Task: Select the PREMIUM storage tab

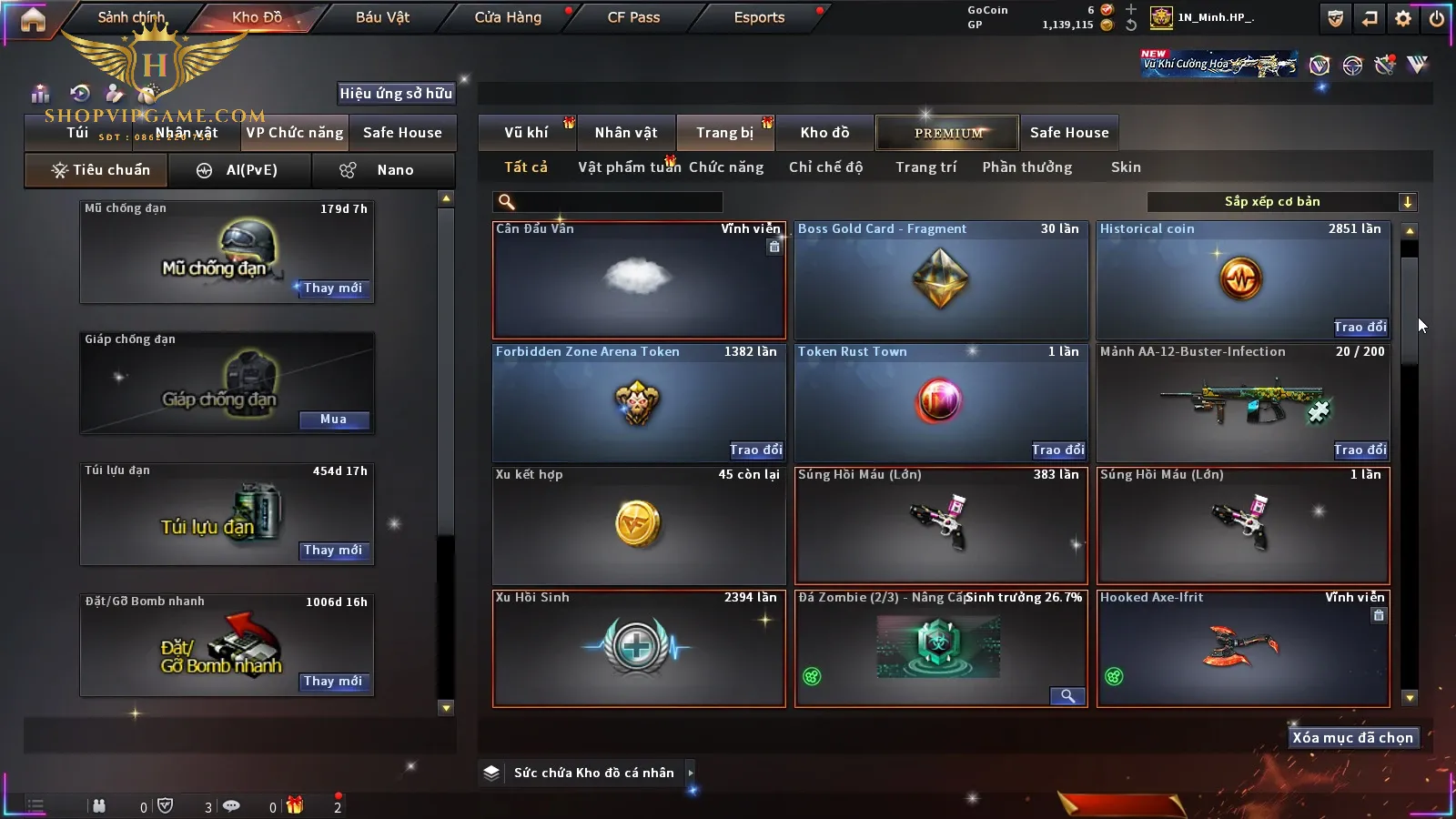Action: pyautogui.click(x=947, y=133)
